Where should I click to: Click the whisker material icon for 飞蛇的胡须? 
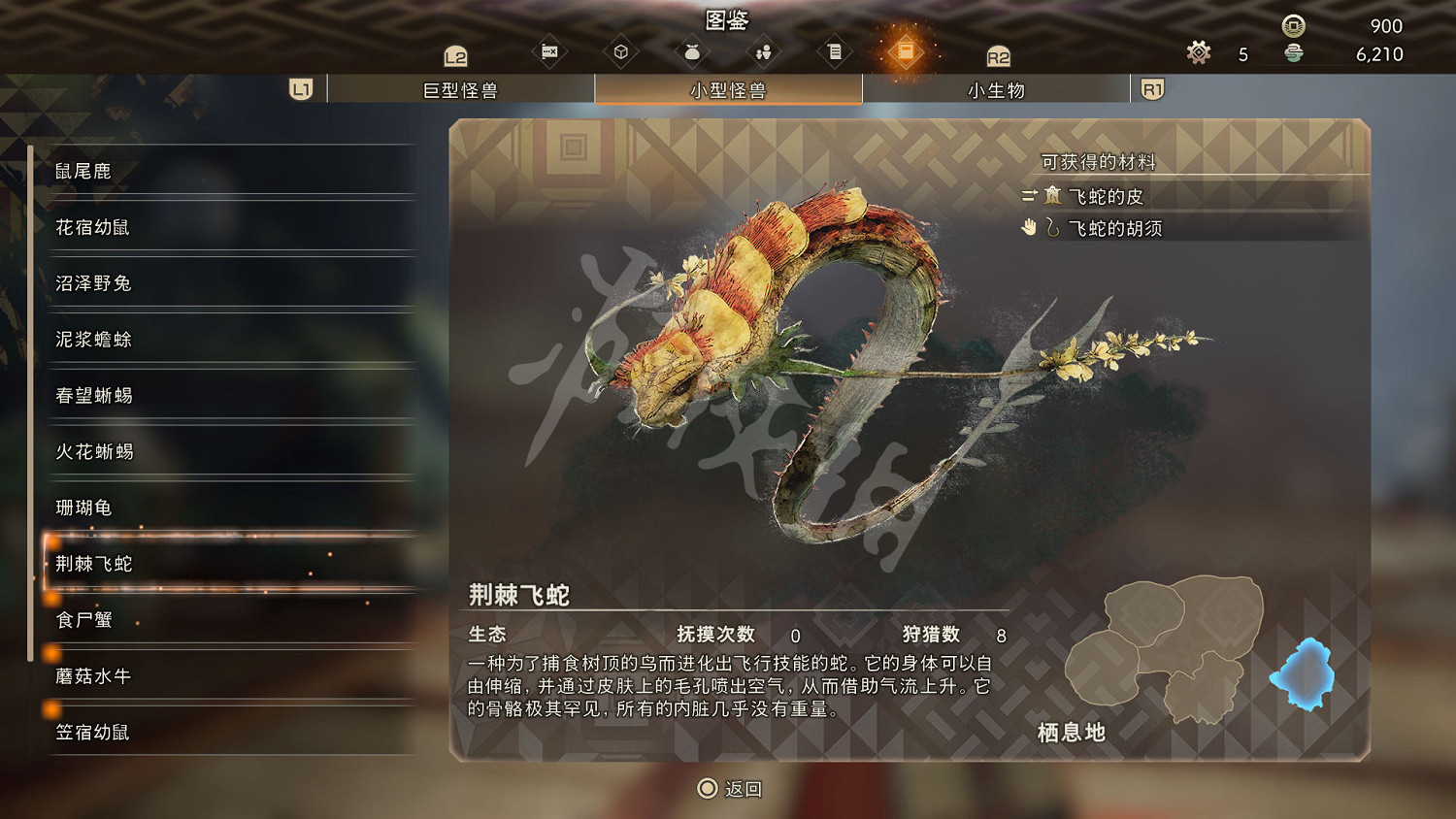[1053, 229]
